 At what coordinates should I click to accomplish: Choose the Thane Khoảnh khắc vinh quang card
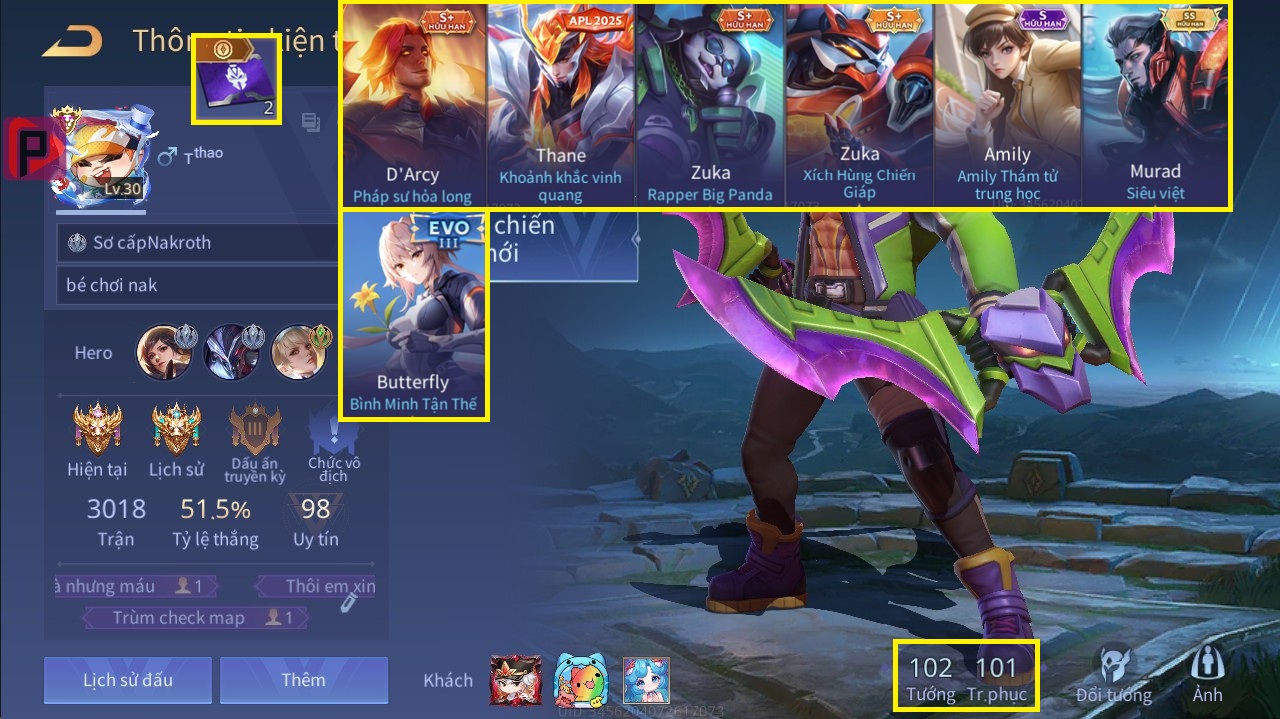pos(560,105)
